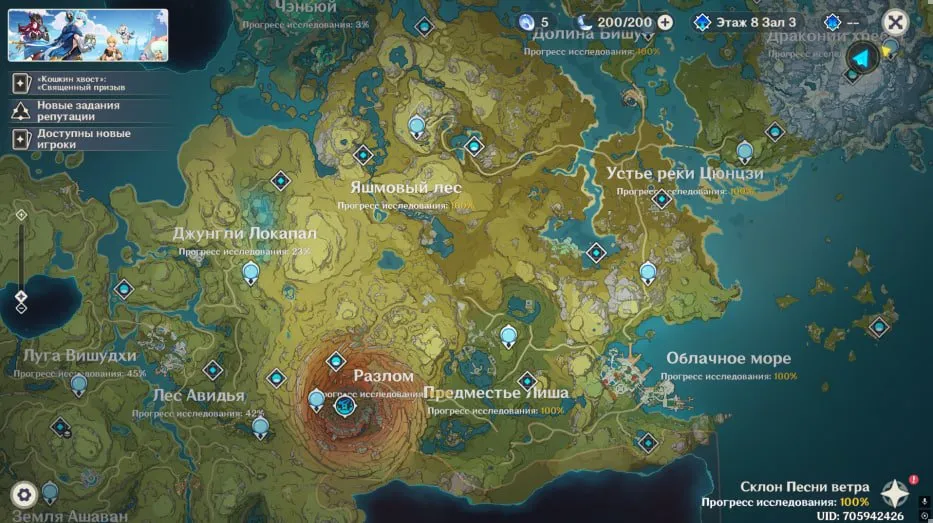
Task: Select the teleport waypoint above Яшмовый лес label
Action: (364, 155)
